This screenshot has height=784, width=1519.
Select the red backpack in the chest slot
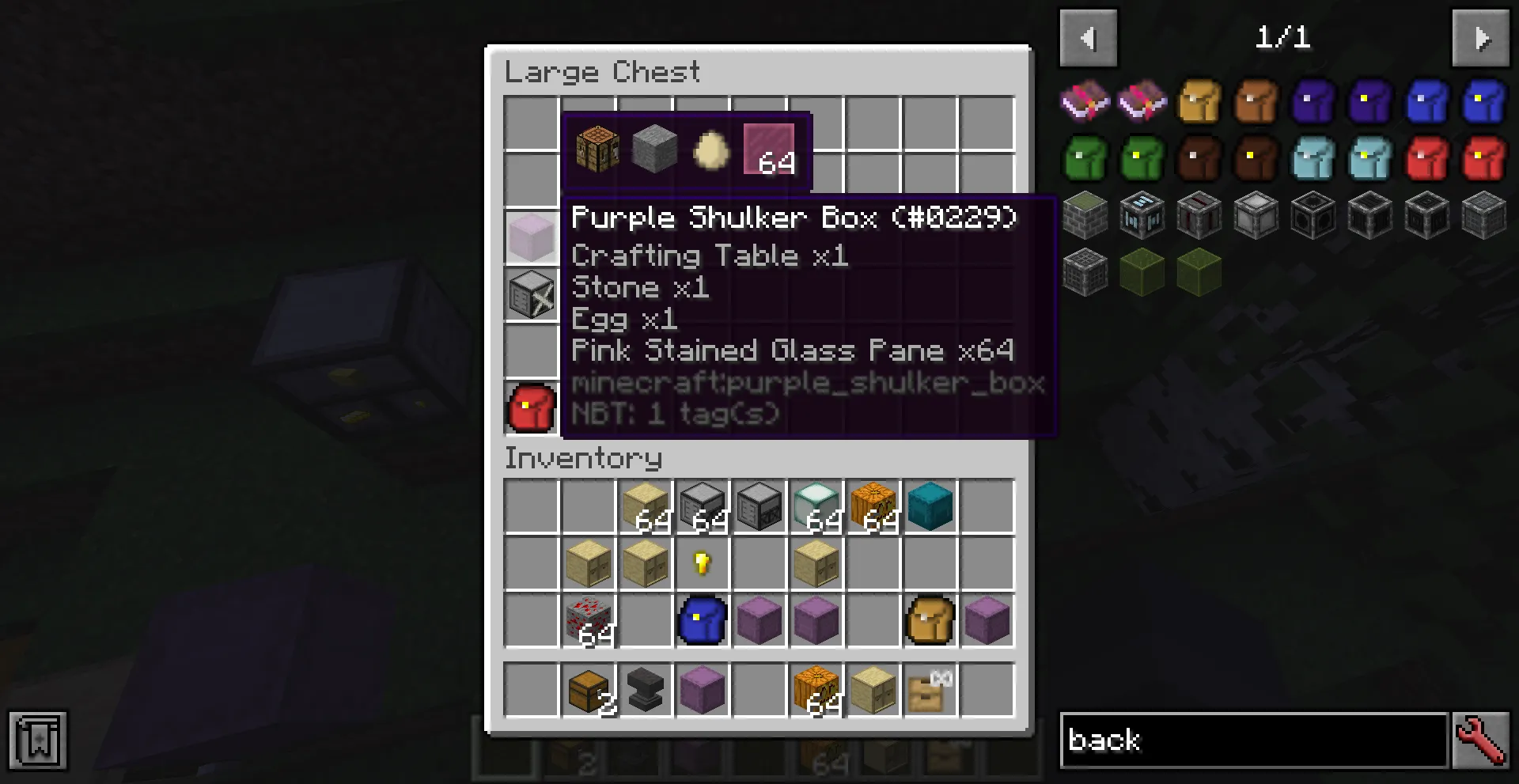tap(530, 409)
